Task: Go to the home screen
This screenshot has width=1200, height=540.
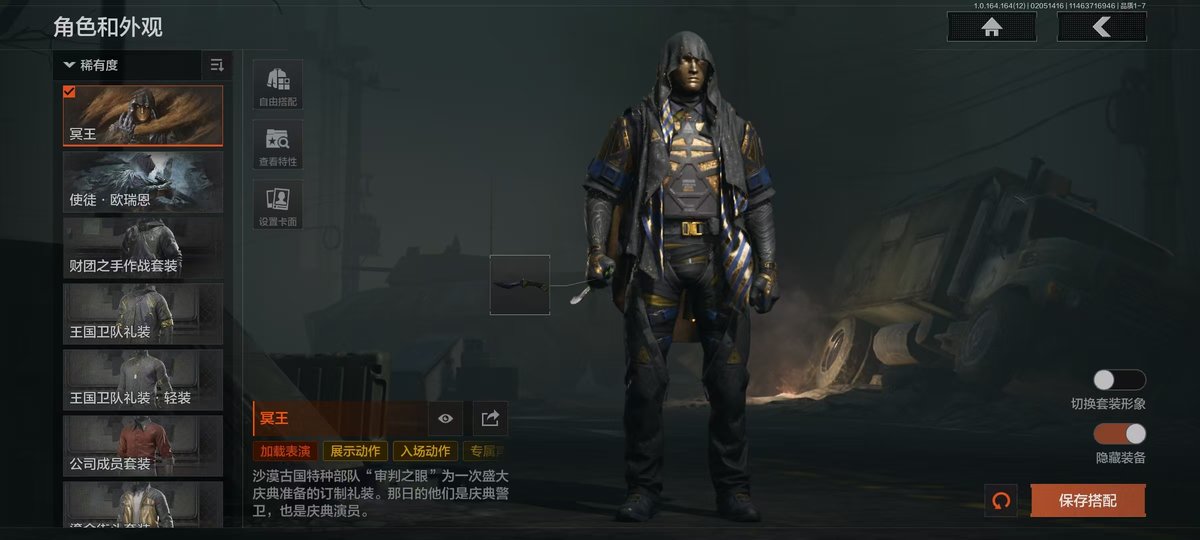Action: (991, 27)
